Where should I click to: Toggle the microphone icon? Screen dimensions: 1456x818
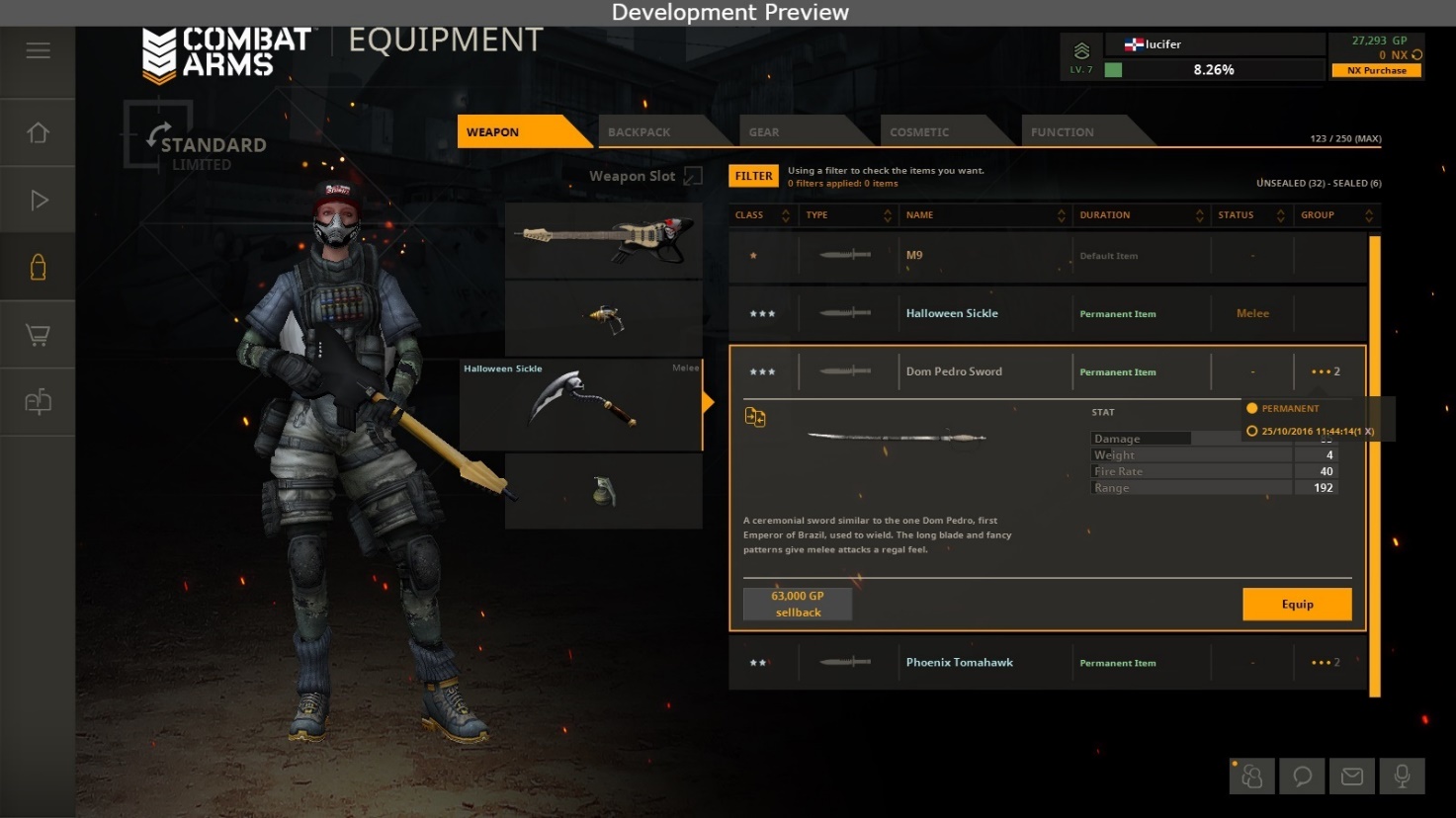(x=1402, y=777)
